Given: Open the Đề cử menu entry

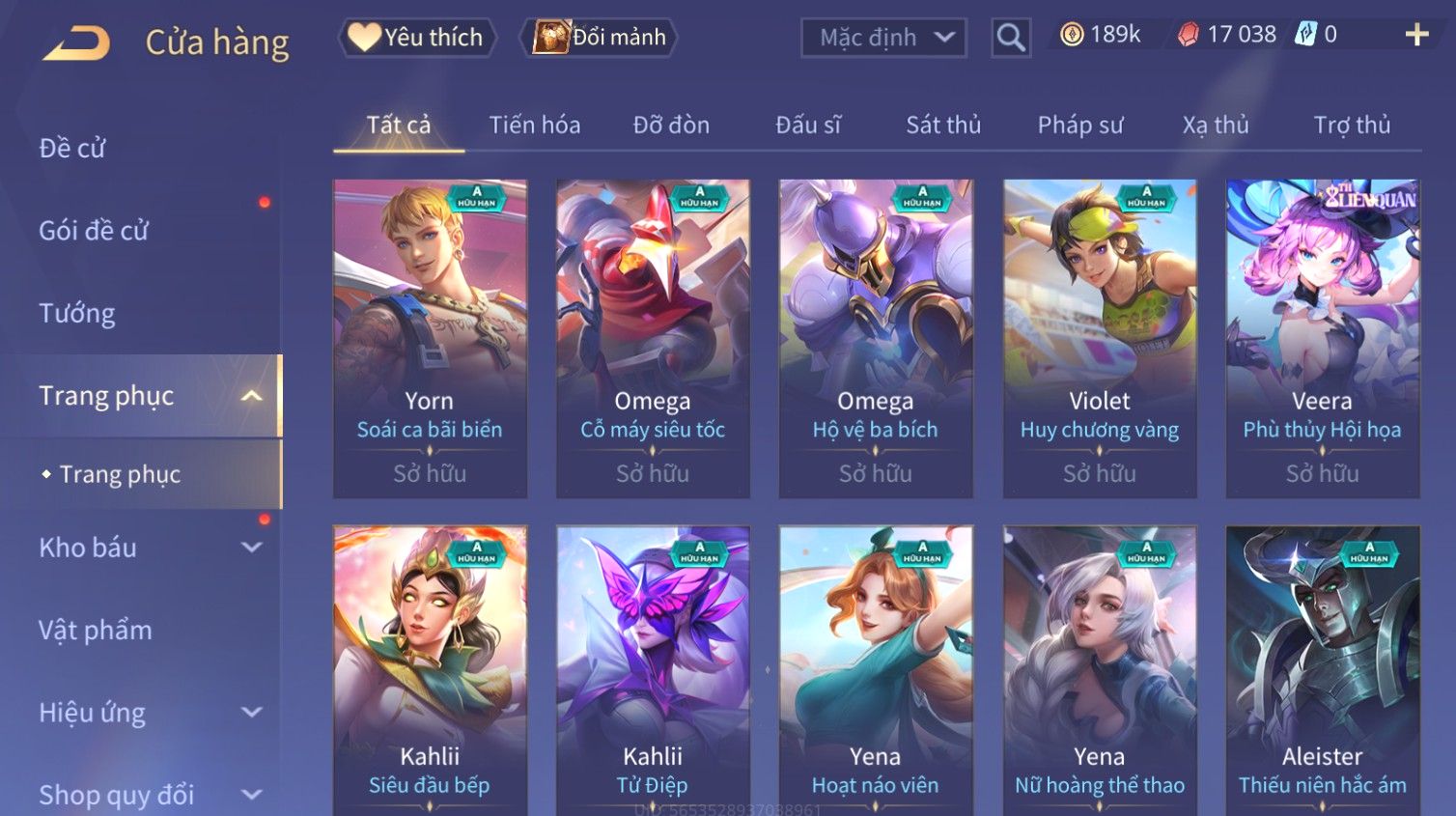Looking at the screenshot, I should click(72, 149).
